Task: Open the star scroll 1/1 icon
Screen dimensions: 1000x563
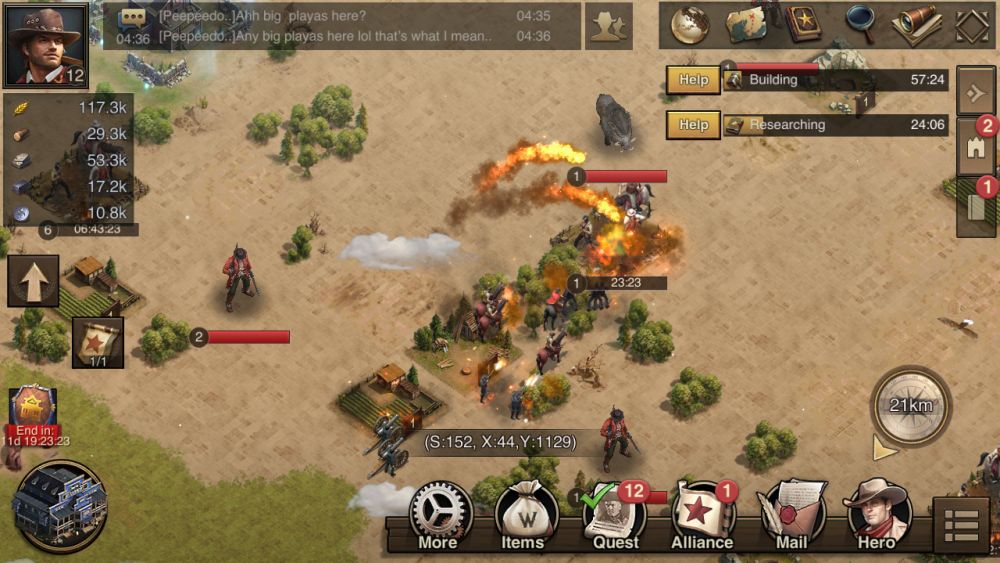Action: [98, 343]
